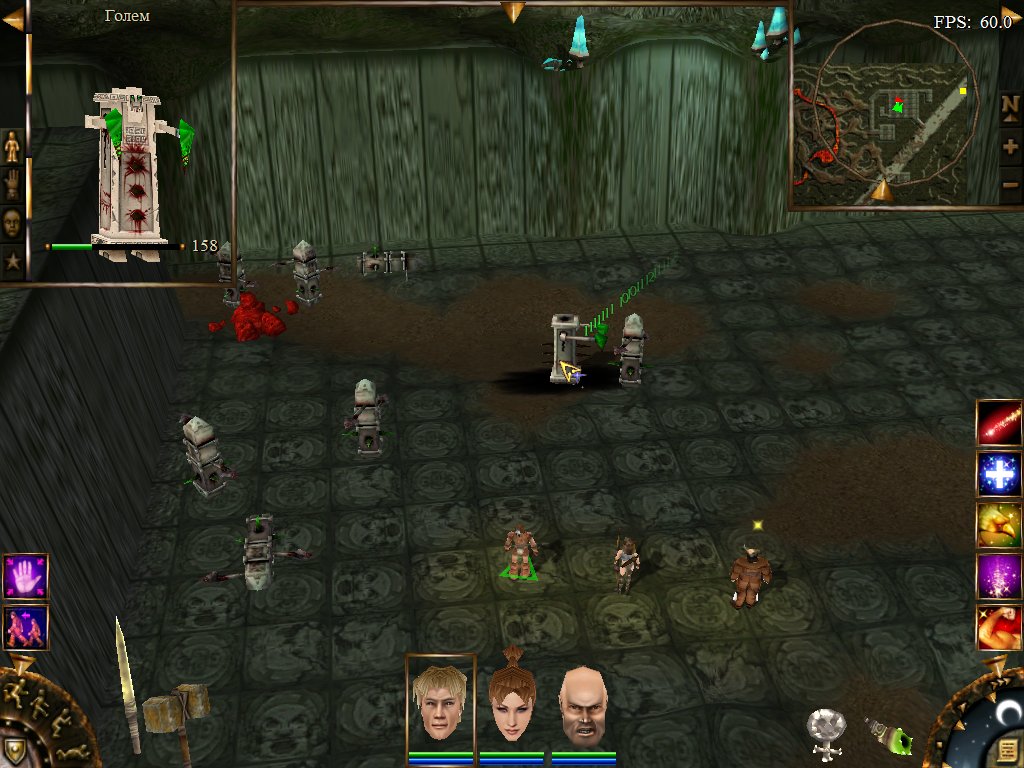Cast the purple sparkles spell
Screen dimensions: 1024x768
999,577
